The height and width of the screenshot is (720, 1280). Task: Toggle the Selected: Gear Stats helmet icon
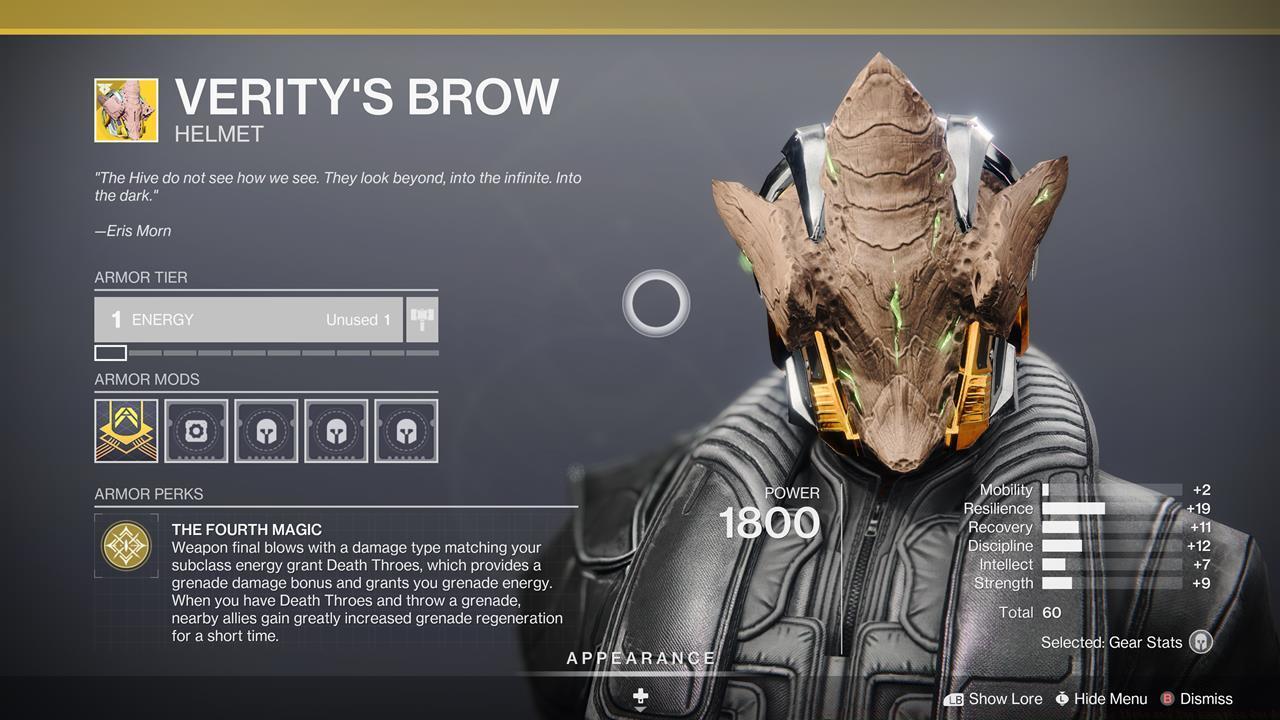coord(1201,642)
